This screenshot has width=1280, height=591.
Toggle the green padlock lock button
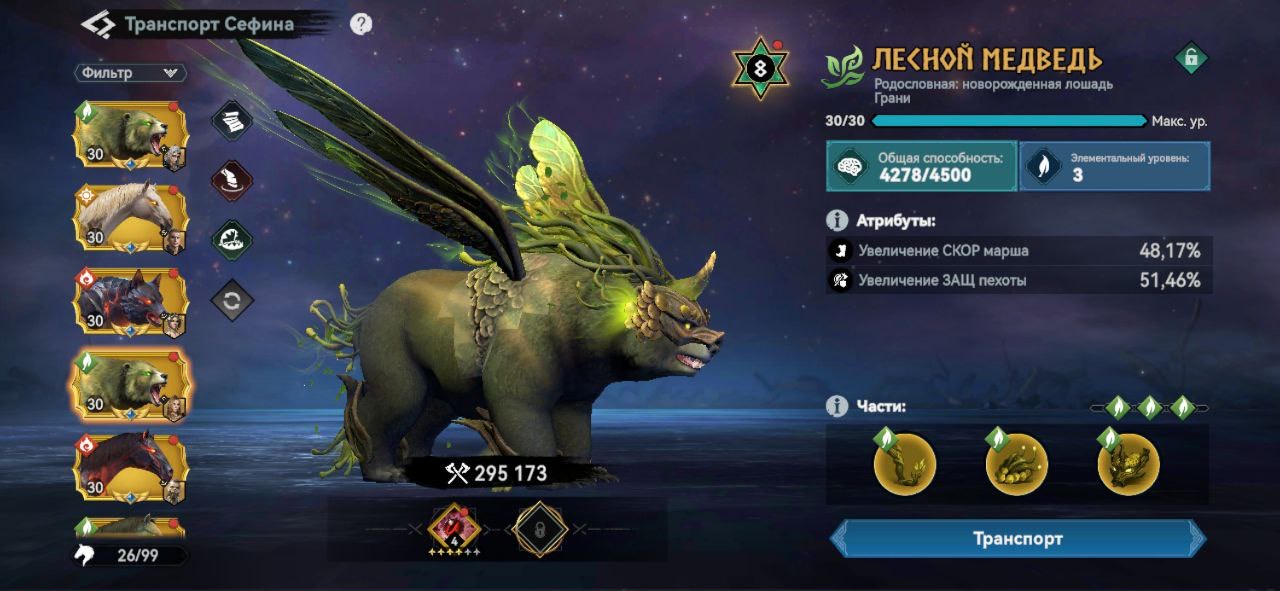pyautogui.click(x=1190, y=59)
